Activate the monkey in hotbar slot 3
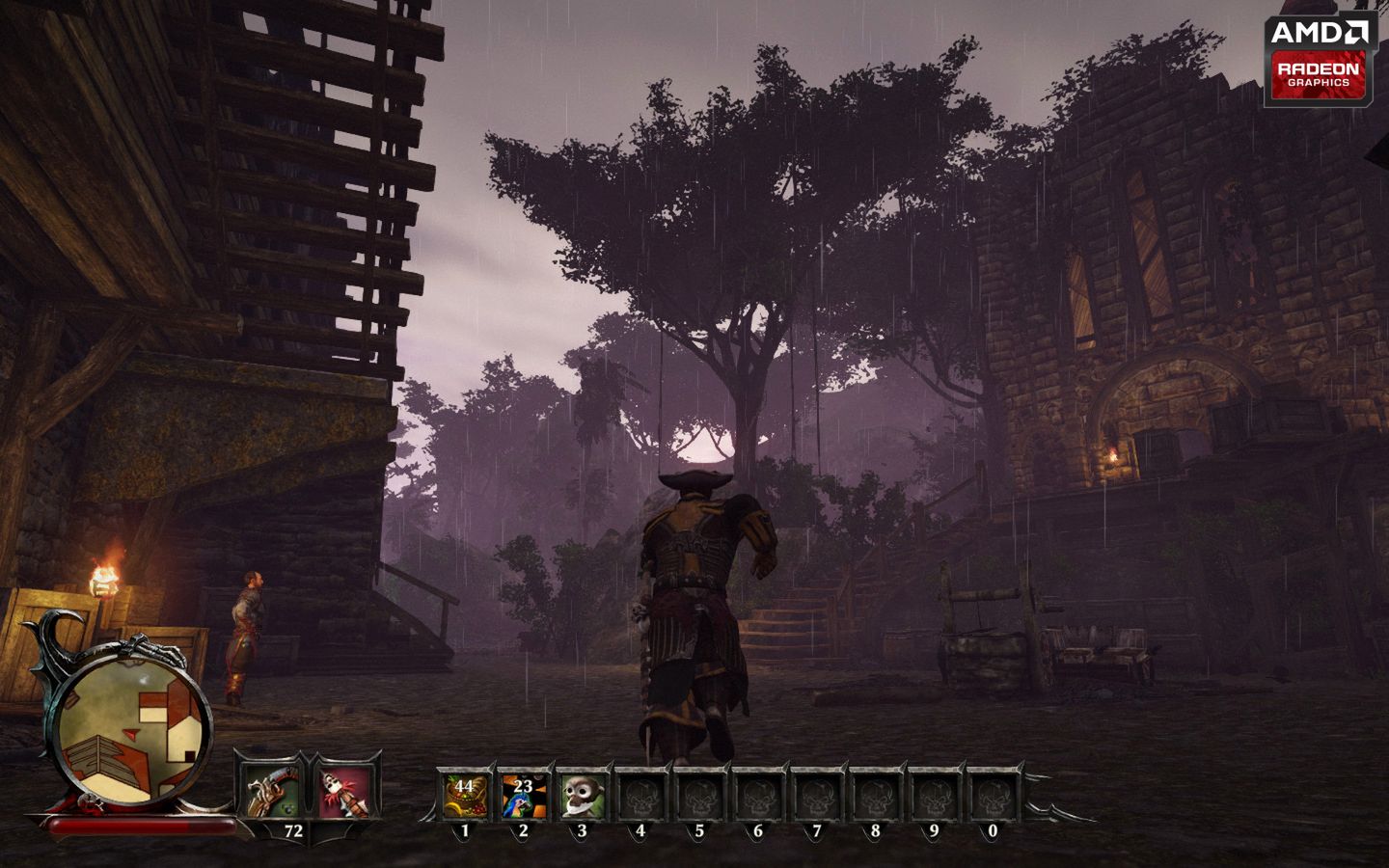 click(x=583, y=795)
